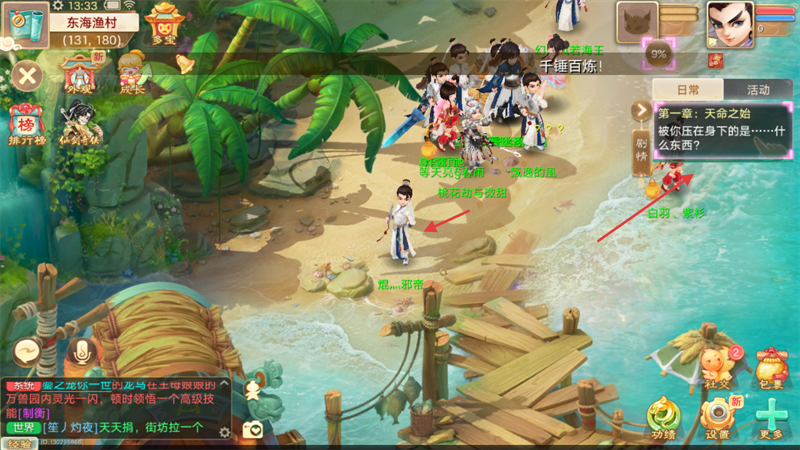Select the pet portrait slot
The image size is (800, 450).
(637, 23)
